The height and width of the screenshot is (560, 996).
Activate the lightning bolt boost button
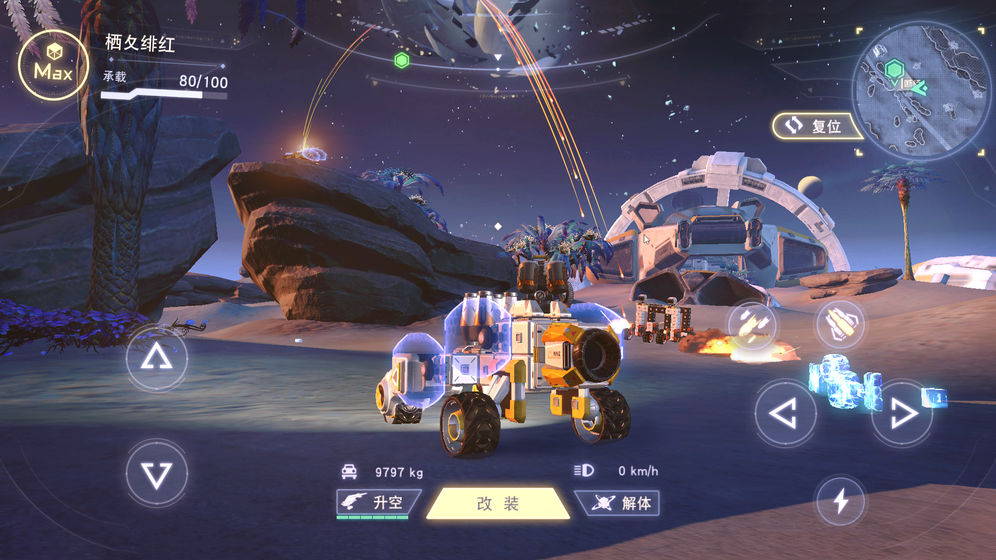click(840, 501)
